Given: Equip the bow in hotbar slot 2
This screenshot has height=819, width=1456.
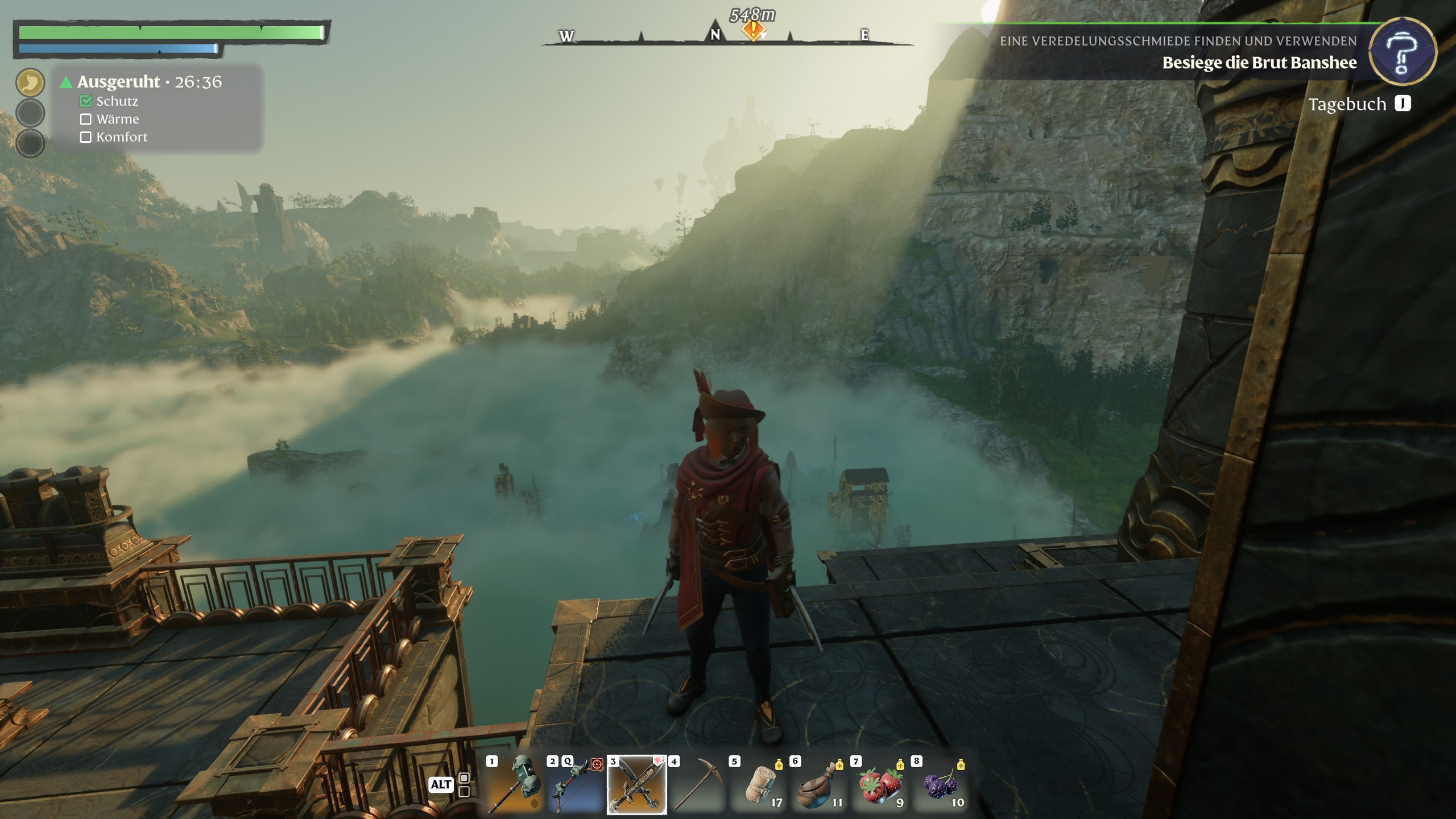Looking at the screenshot, I should (x=576, y=785).
